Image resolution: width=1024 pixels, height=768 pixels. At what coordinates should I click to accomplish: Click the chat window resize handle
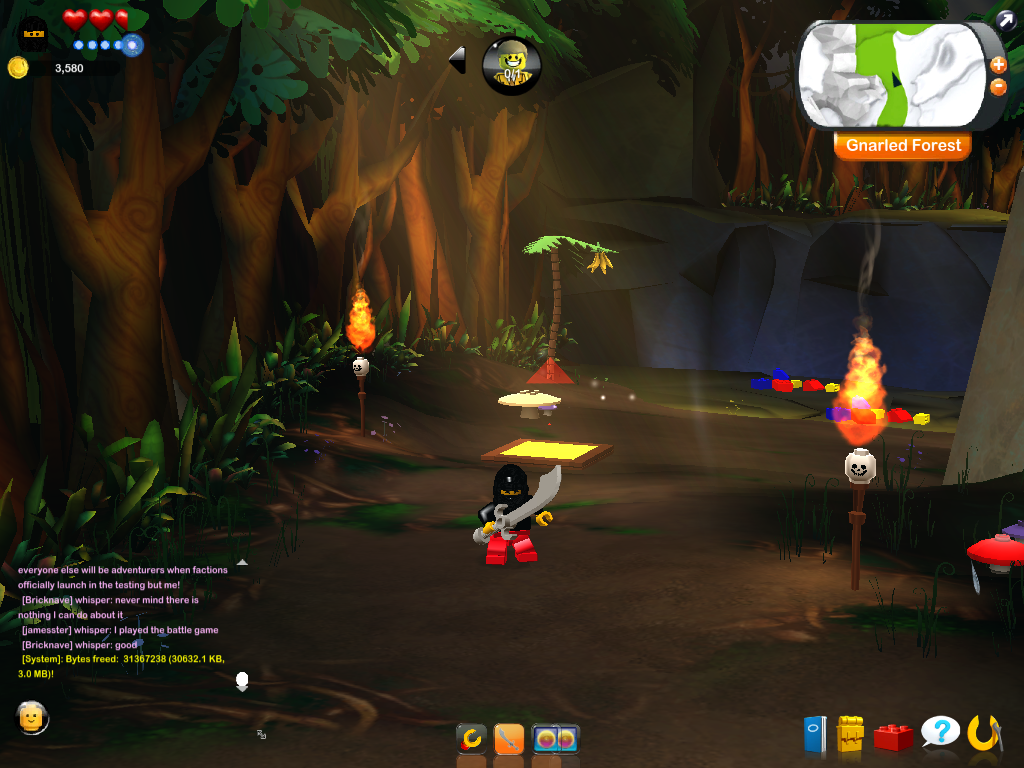[261, 734]
